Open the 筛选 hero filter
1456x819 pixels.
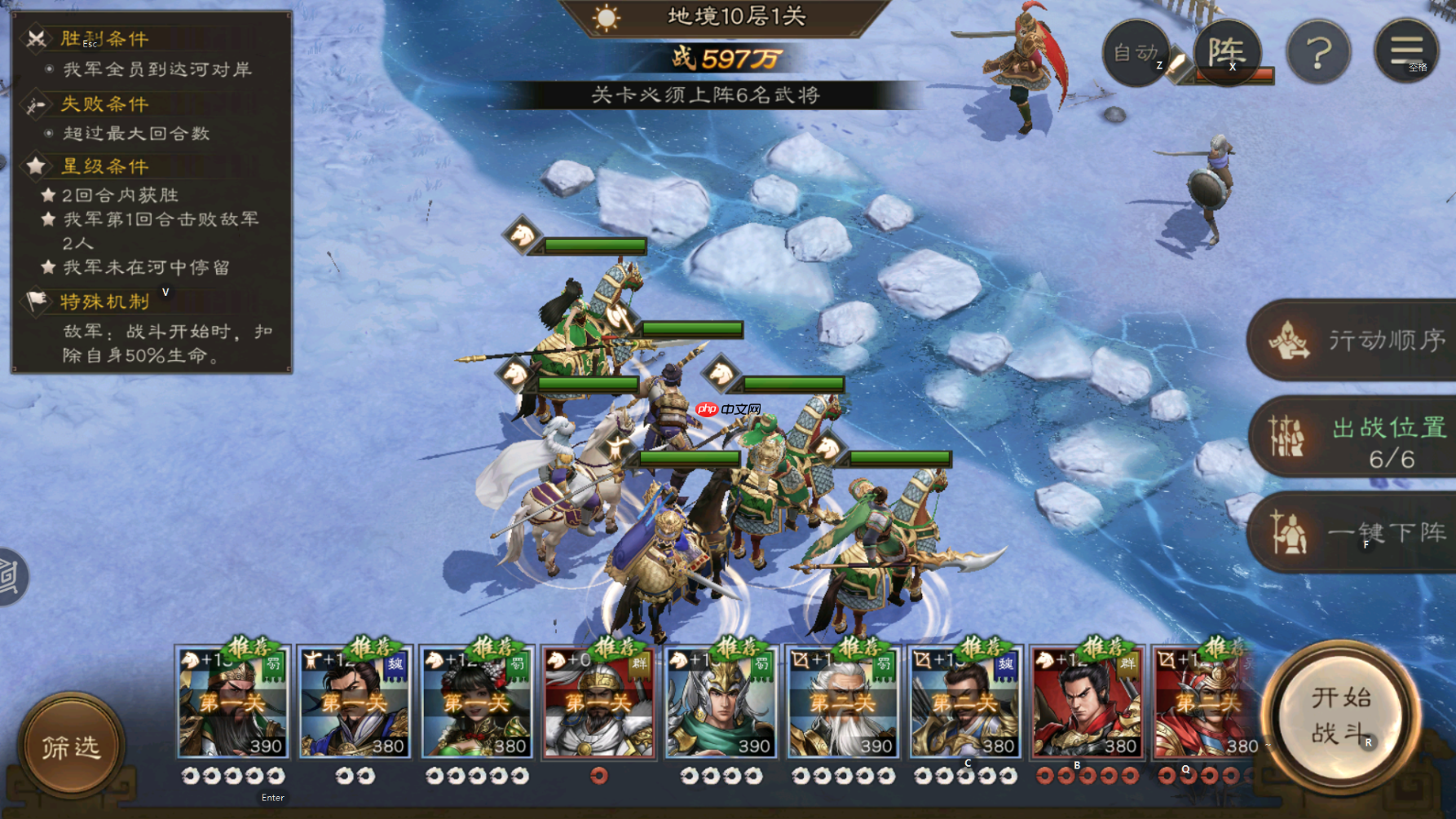72,746
